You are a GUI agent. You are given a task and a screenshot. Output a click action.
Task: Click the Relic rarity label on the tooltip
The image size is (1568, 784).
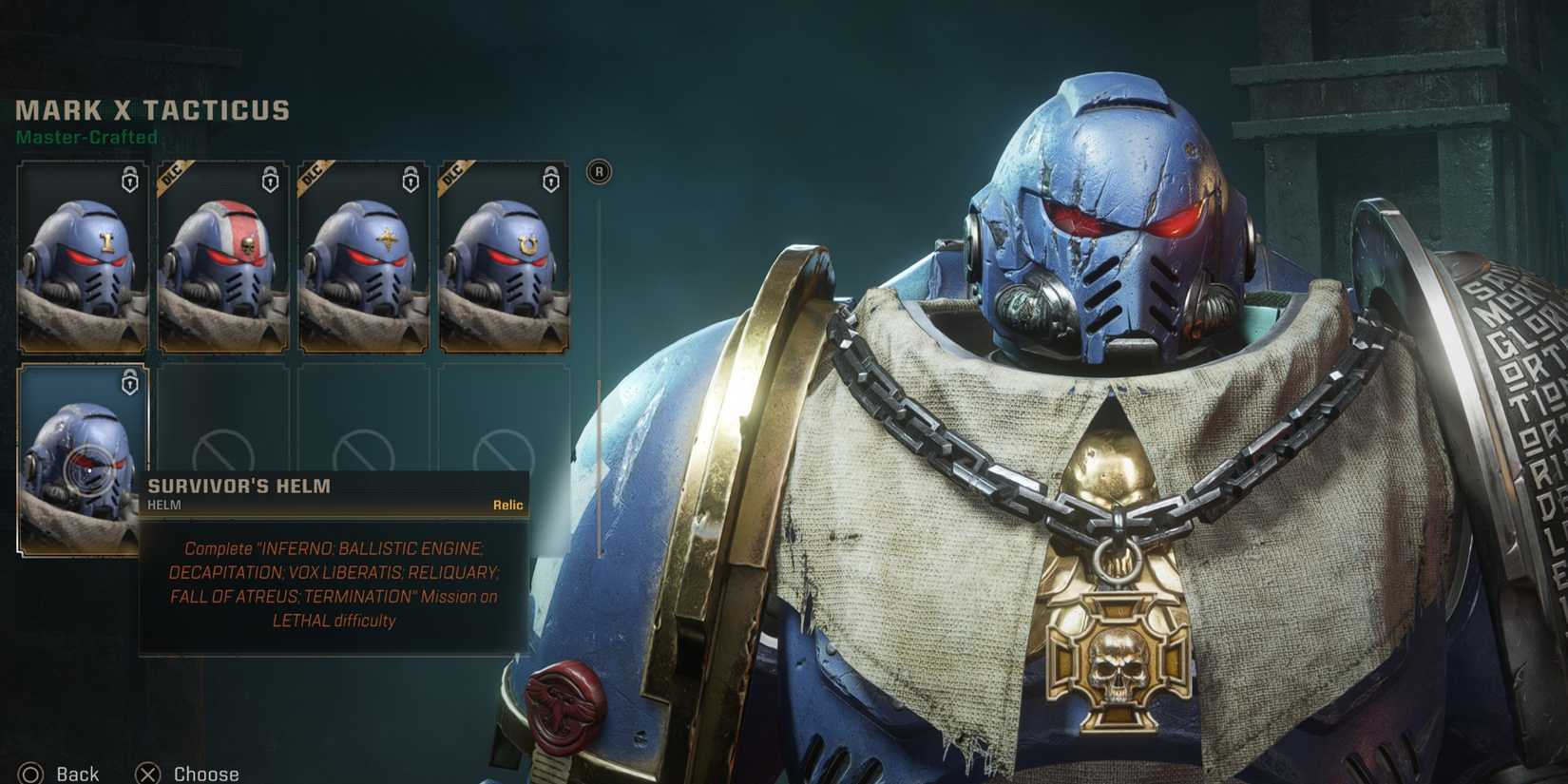tap(509, 506)
